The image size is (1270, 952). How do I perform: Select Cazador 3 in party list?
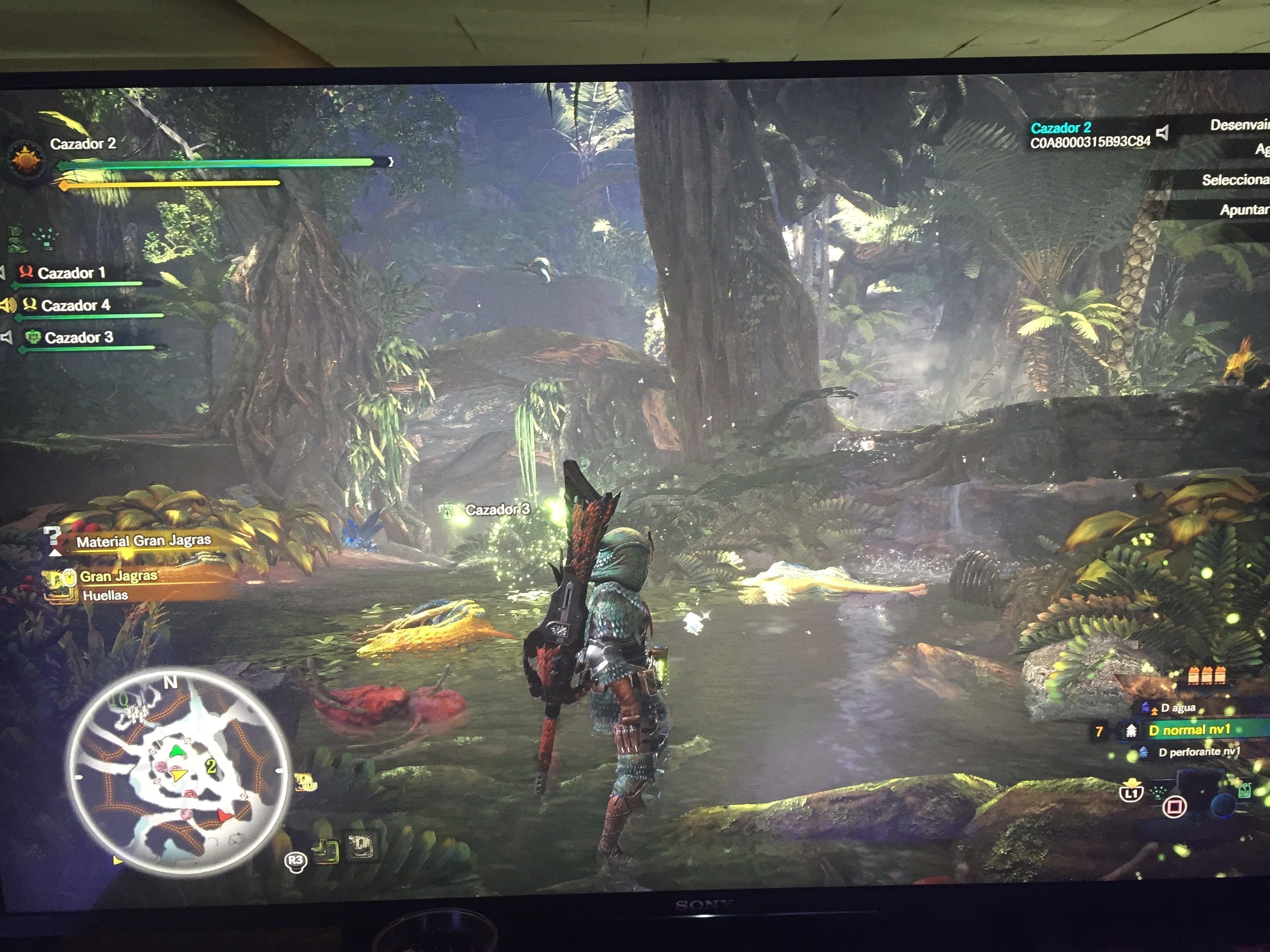pyautogui.click(x=79, y=338)
